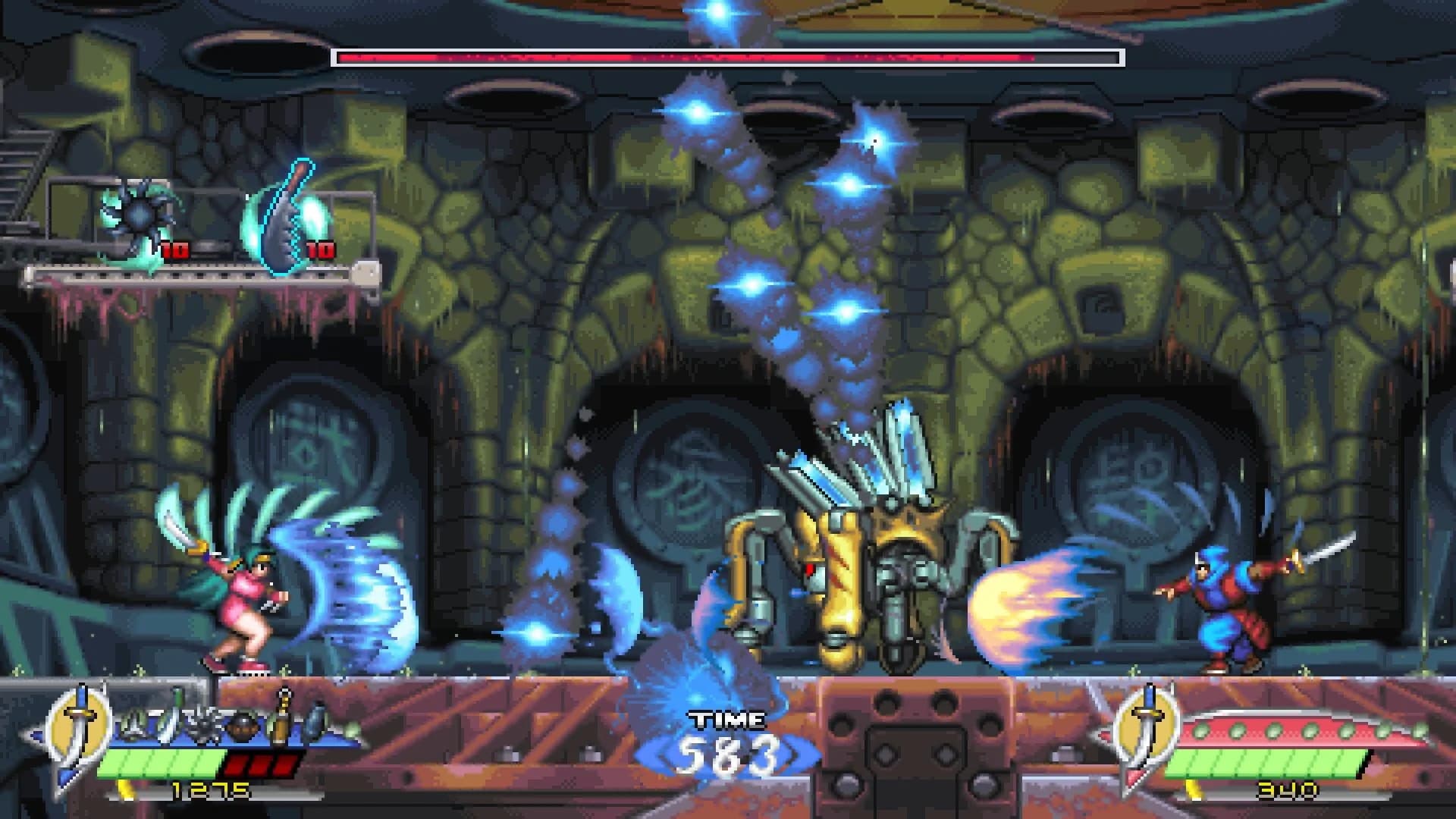
Task: Click the first green pip on the right ammo strip
Action: (1200, 732)
